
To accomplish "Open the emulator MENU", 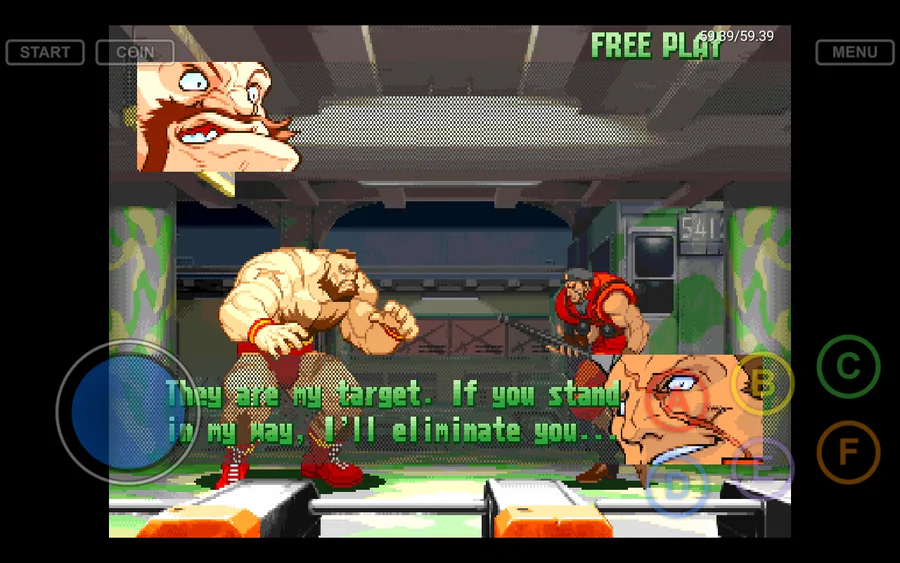I will coord(854,52).
